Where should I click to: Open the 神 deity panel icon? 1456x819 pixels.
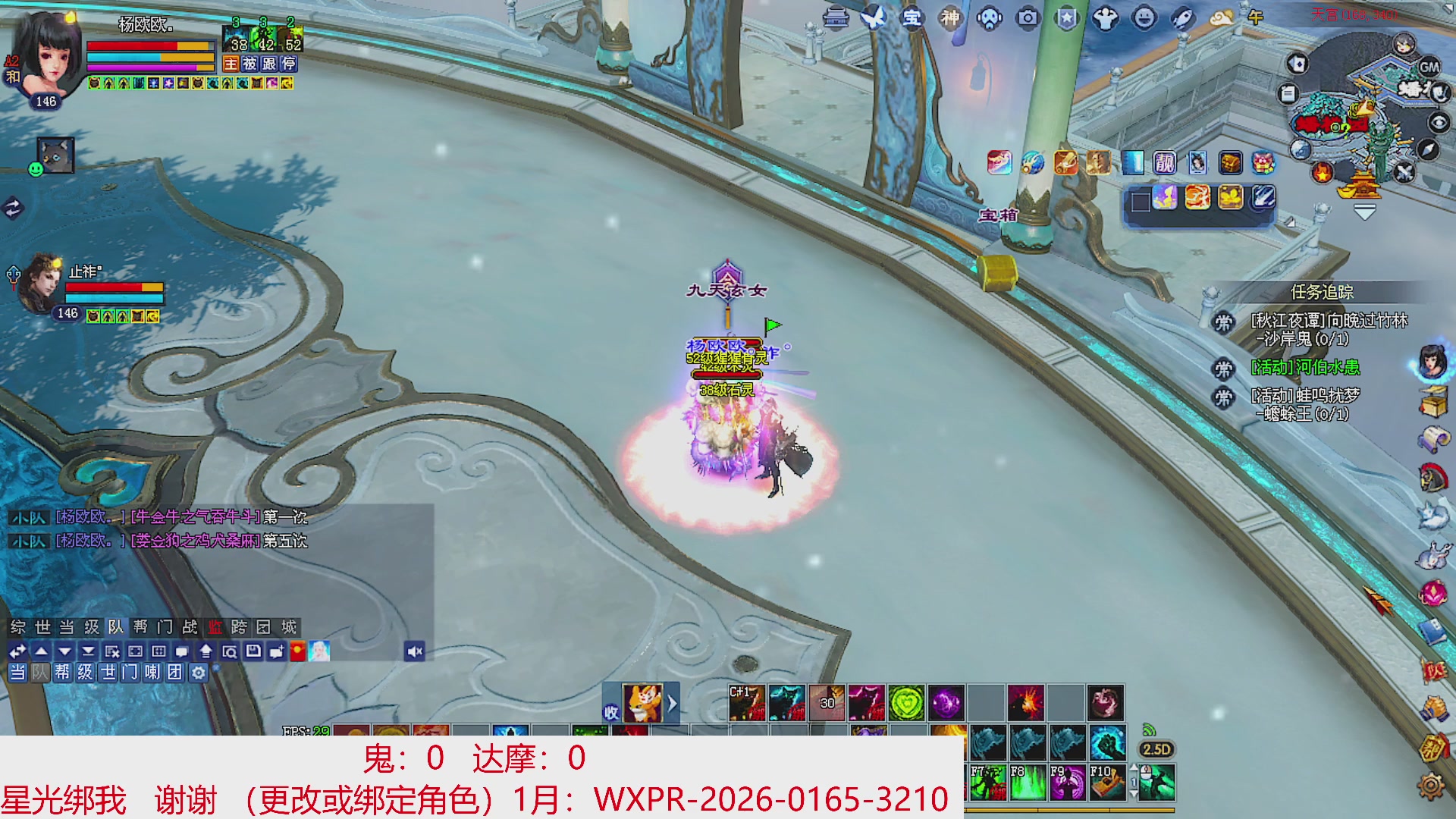pos(952,18)
